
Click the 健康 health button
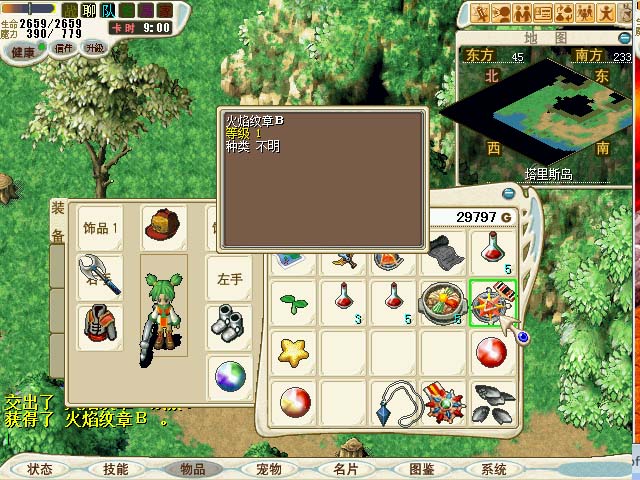point(23,47)
